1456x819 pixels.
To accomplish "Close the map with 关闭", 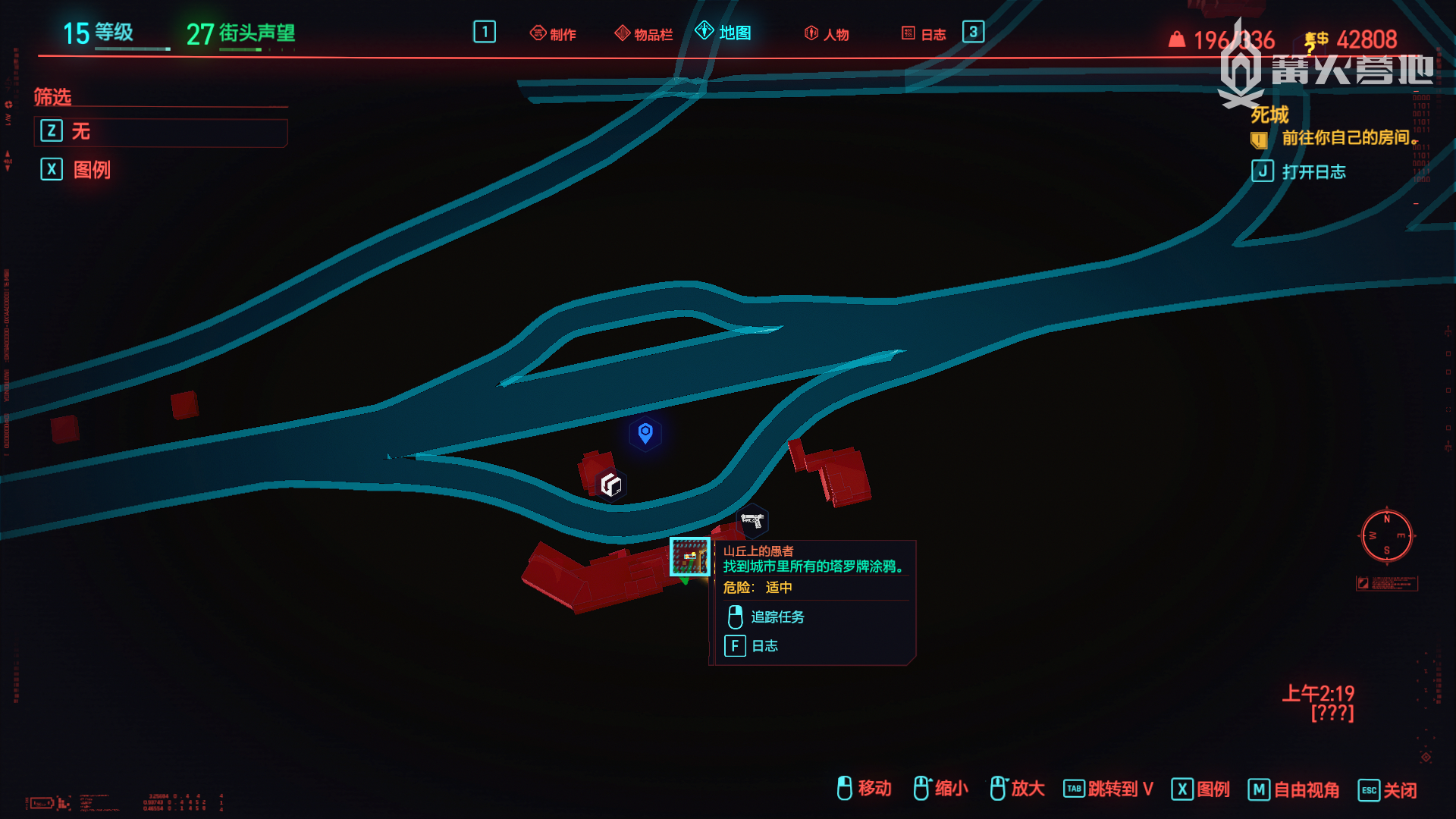I will 1399,790.
